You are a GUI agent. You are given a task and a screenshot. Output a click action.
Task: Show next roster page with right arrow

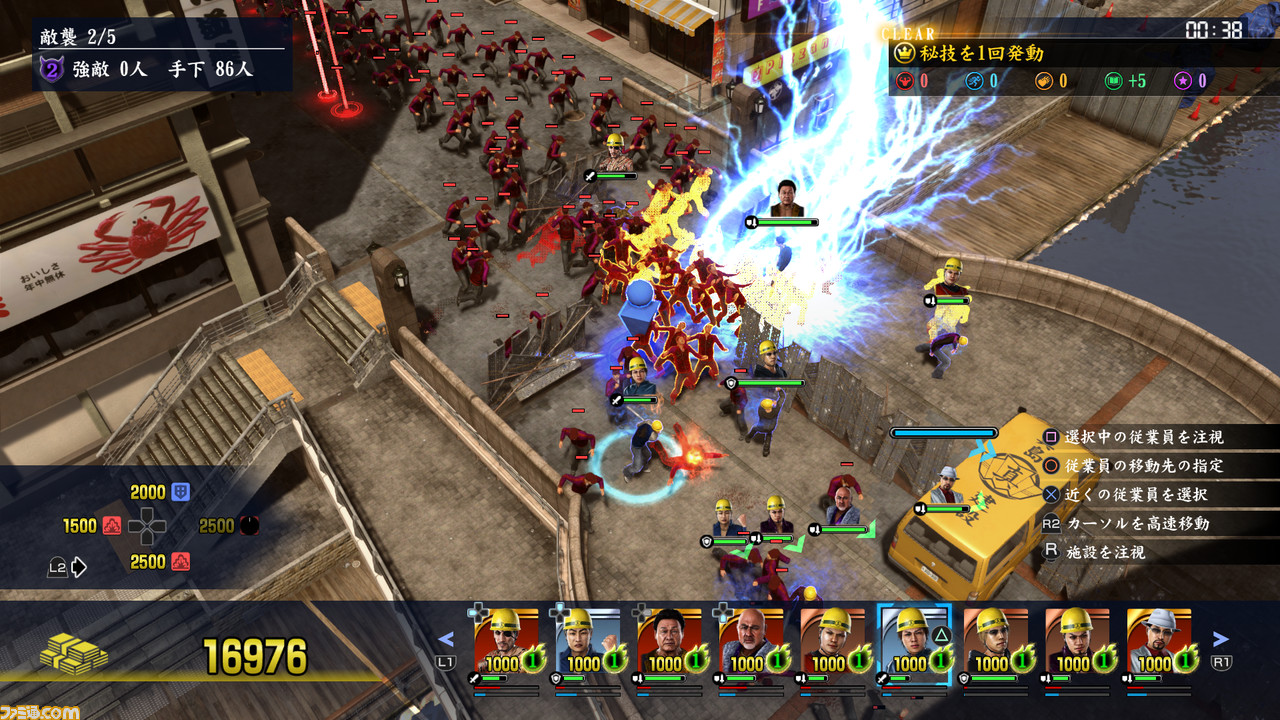[1220, 639]
